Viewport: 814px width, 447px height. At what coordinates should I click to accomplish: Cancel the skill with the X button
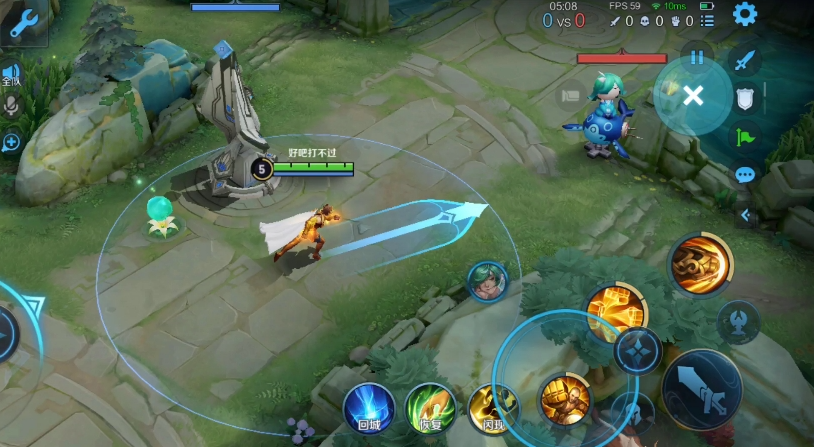click(x=693, y=95)
